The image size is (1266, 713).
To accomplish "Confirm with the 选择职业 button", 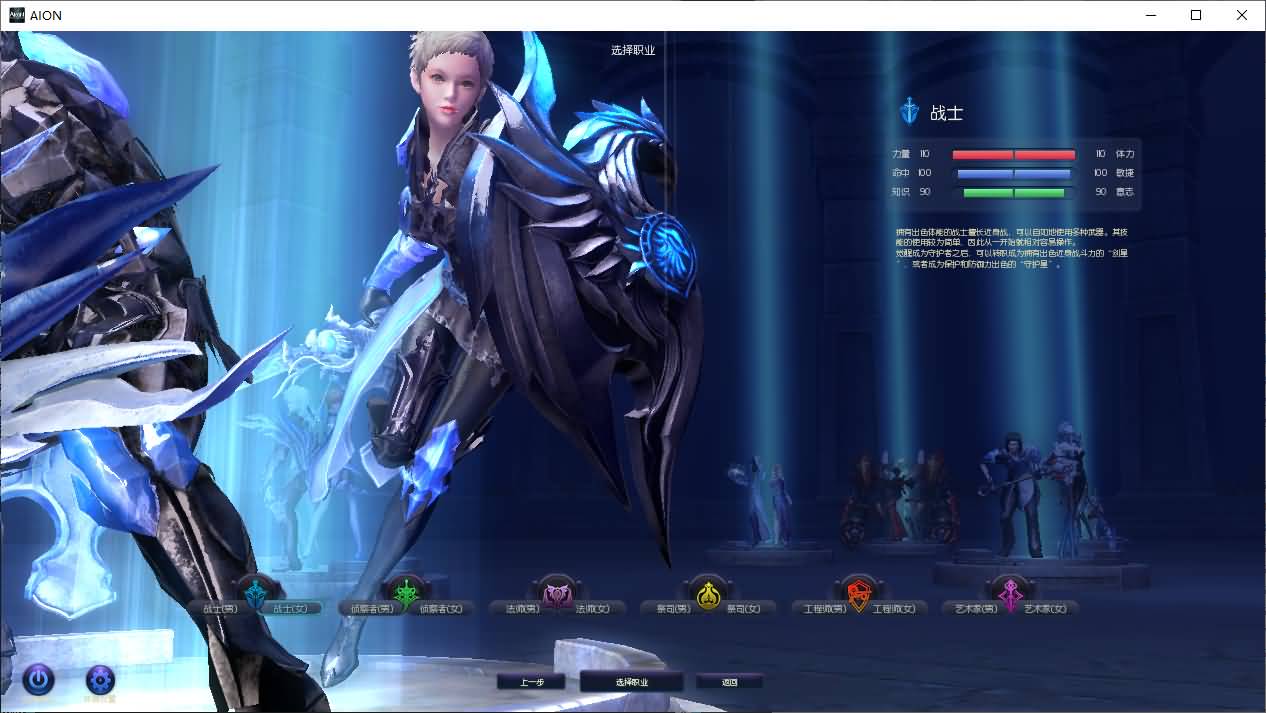I will [x=632, y=682].
